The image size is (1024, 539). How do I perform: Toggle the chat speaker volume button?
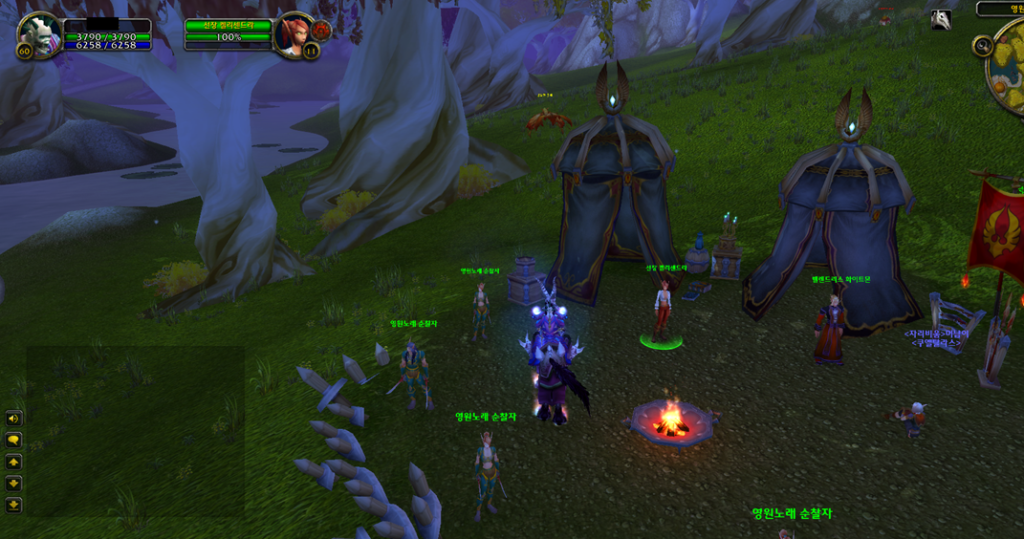14,418
